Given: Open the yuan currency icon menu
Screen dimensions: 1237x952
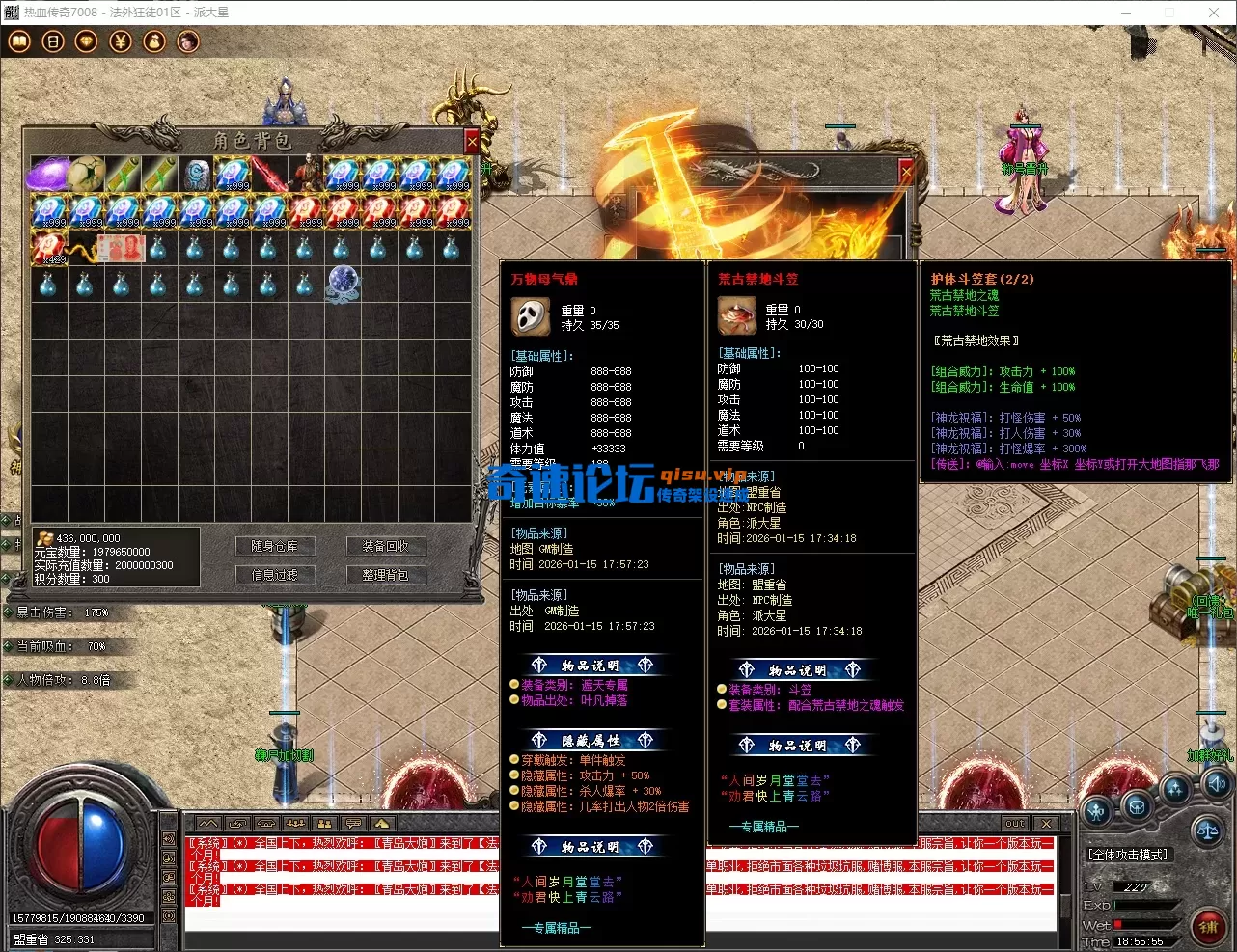Looking at the screenshot, I should 121,41.
